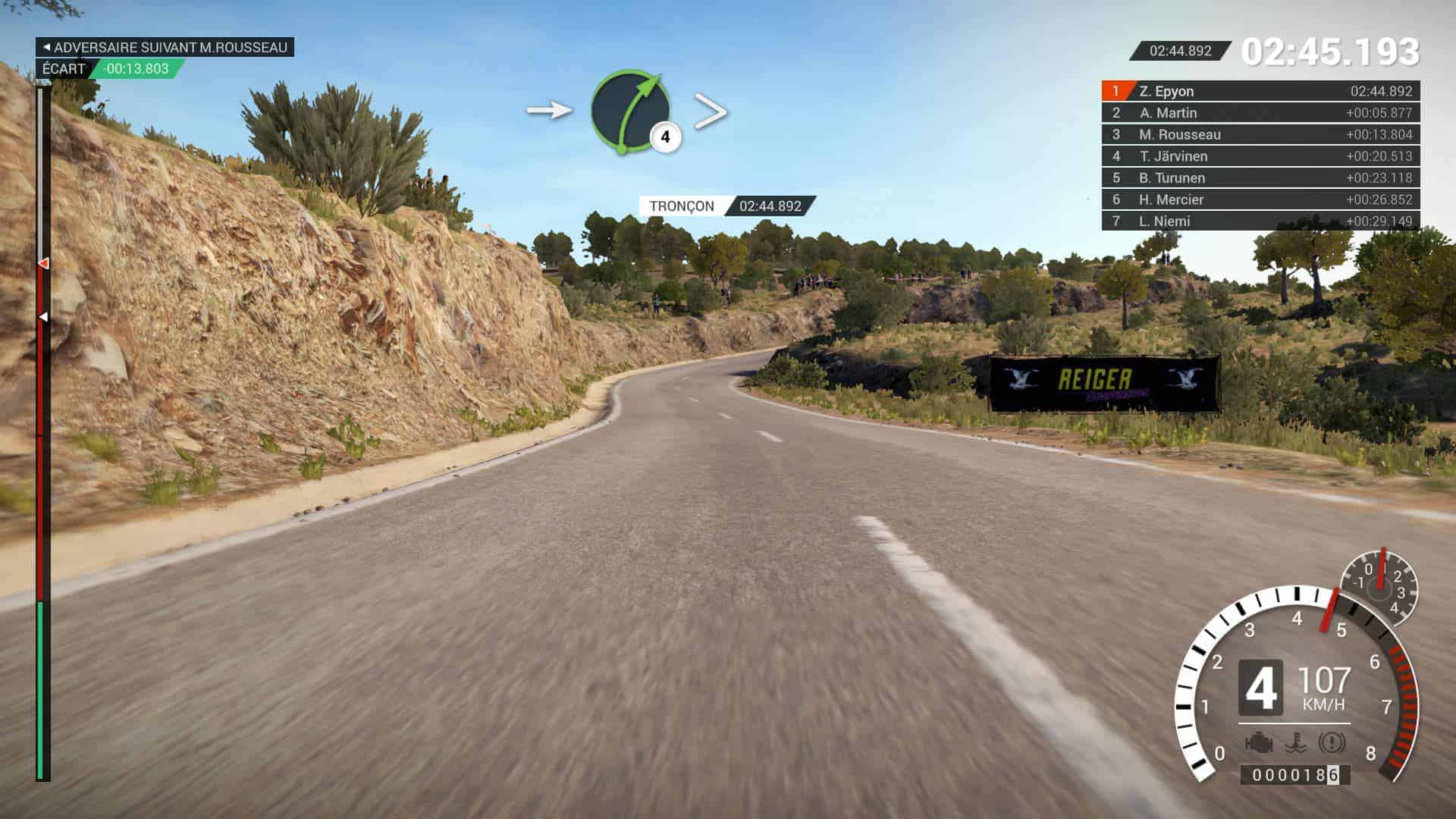Pick B. Turunen in the leaderboard
This screenshot has width=1456, height=819.
pyautogui.click(x=1260, y=178)
